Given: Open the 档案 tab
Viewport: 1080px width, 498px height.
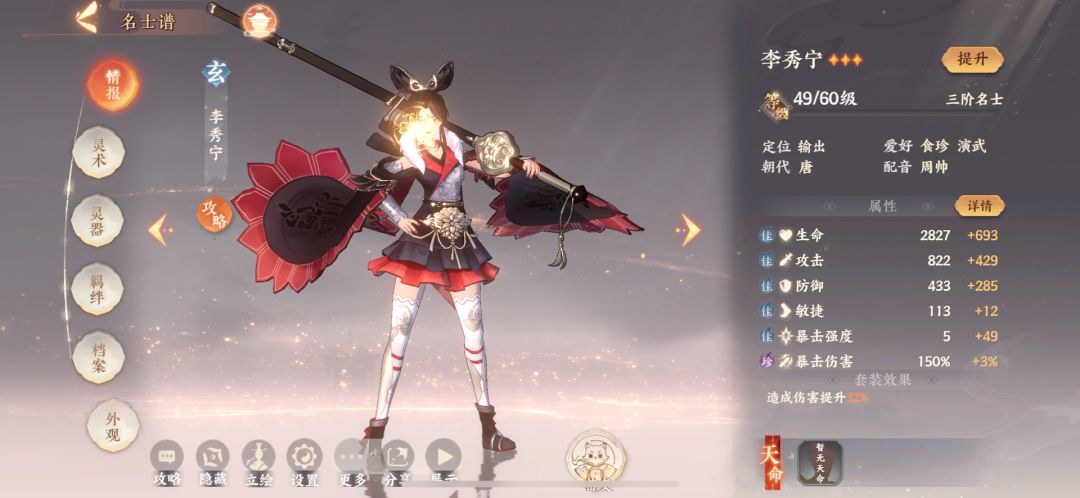Looking at the screenshot, I should [x=99, y=357].
